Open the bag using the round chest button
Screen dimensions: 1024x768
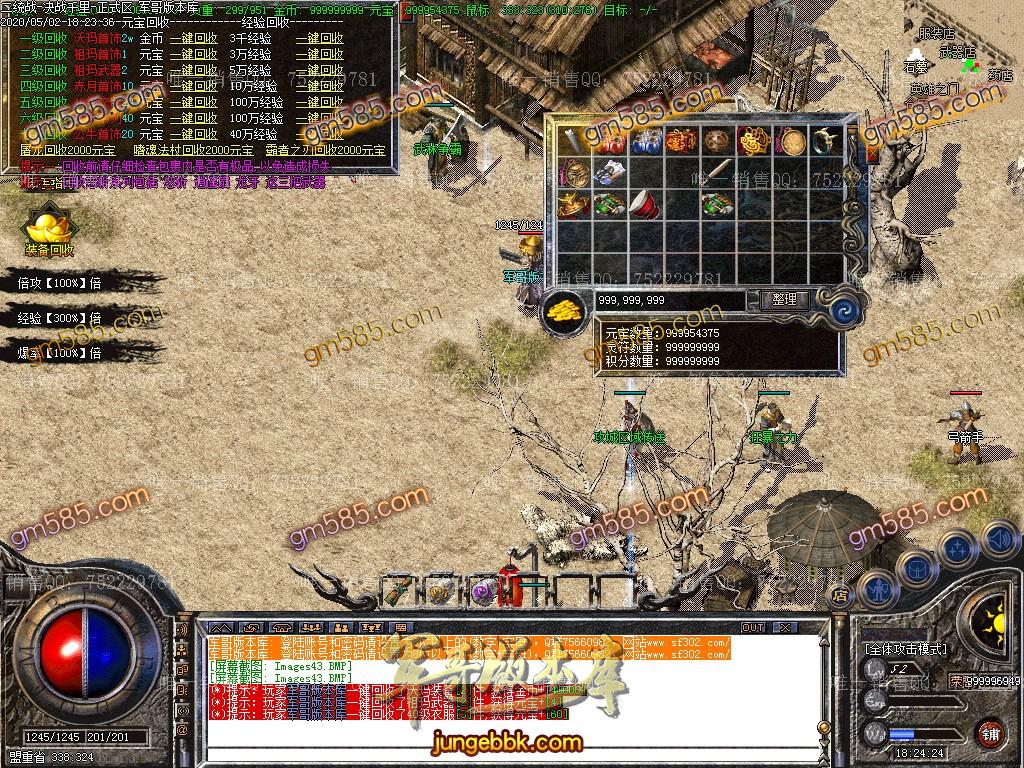(x=915, y=568)
